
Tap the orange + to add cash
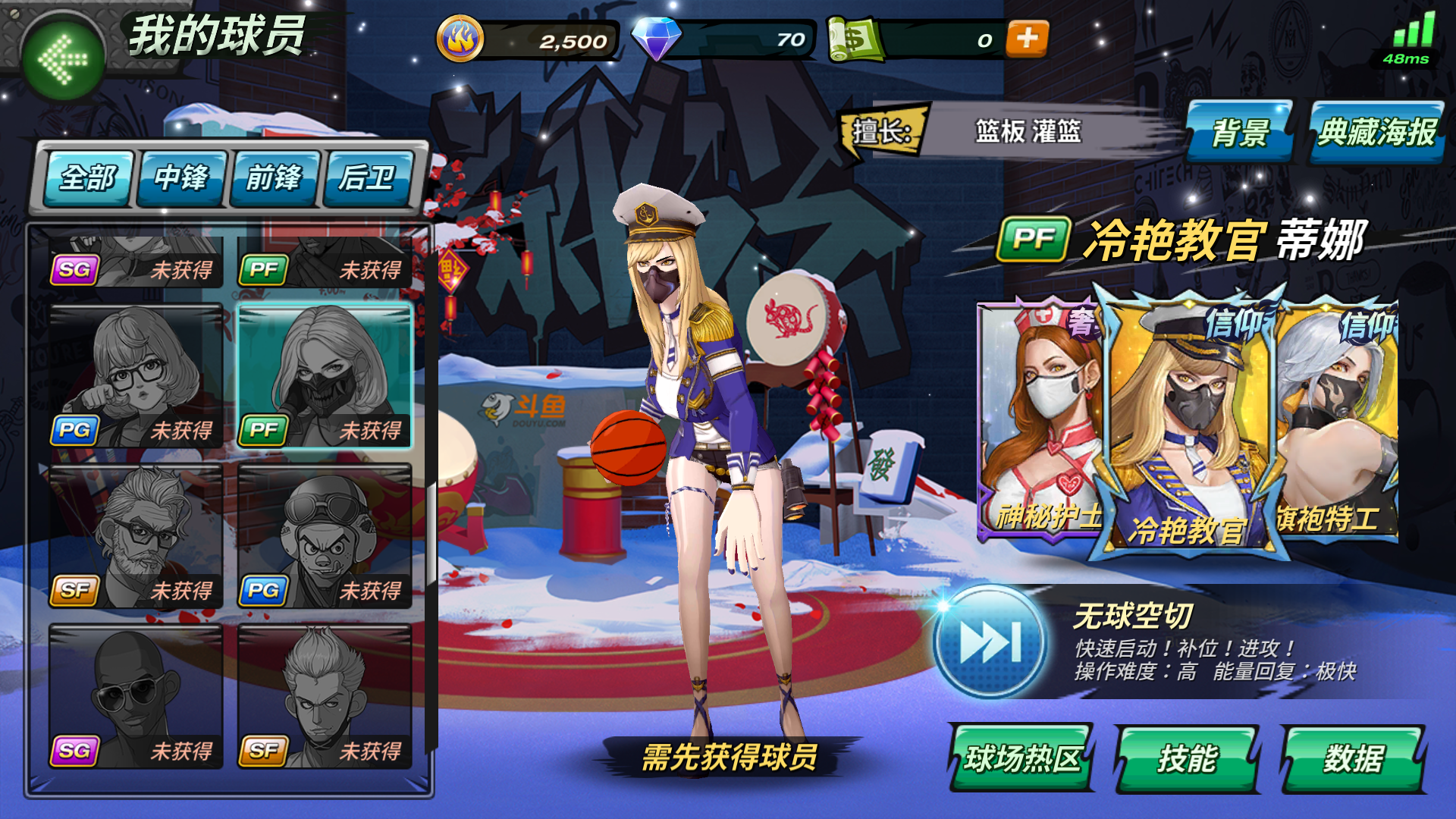pos(1027,41)
